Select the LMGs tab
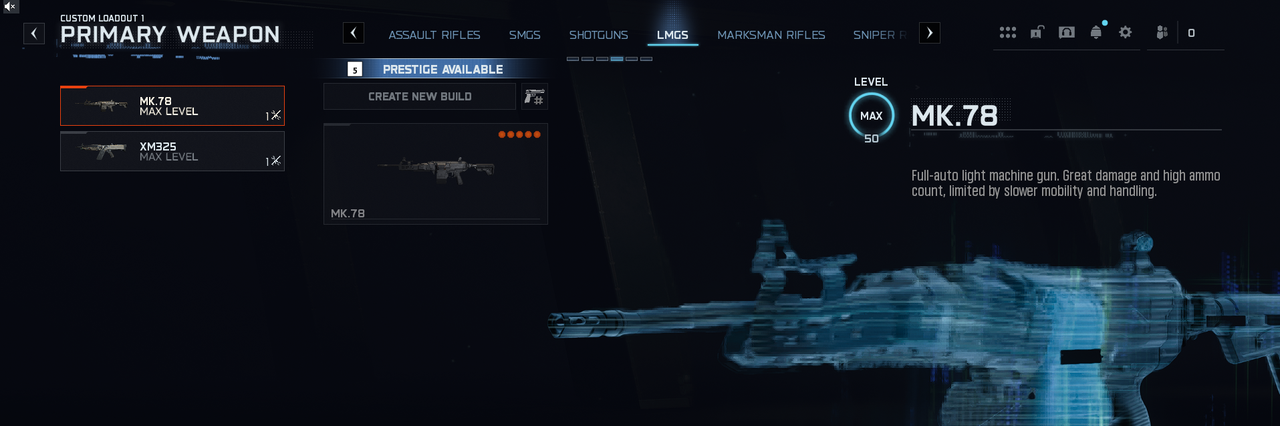The image size is (1280, 426). click(672, 35)
